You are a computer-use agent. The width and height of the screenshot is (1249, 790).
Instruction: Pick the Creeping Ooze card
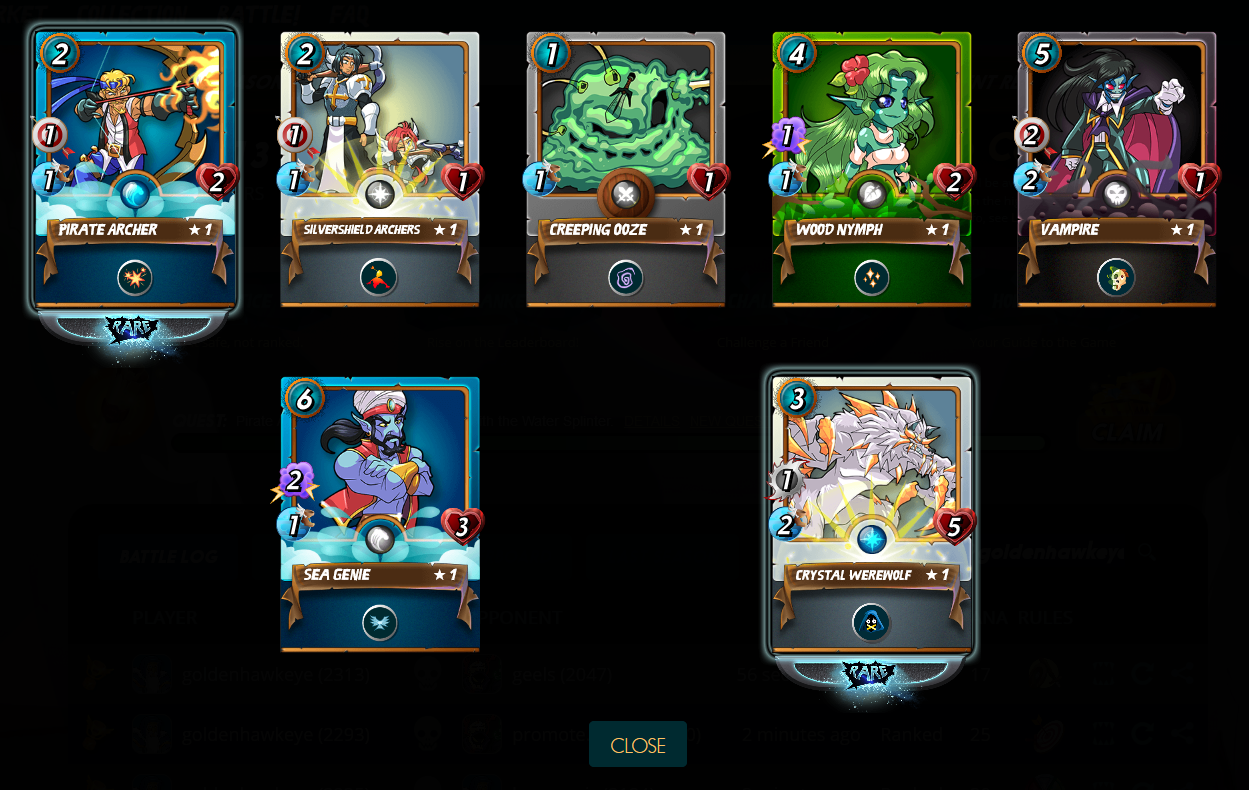tap(626, 170)
